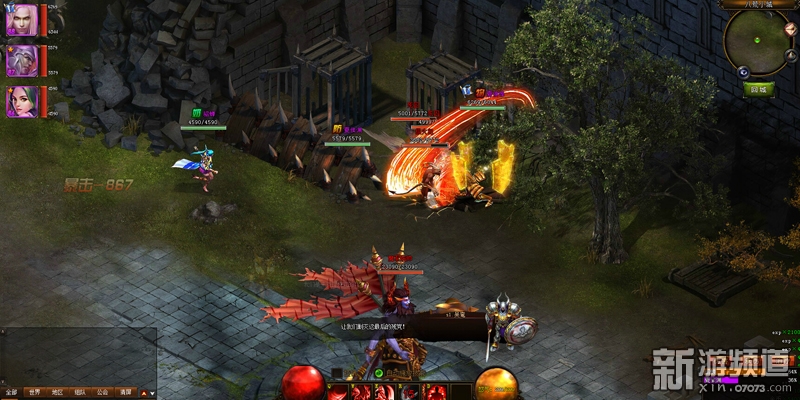Screen dimensions: 800x400
Task: Switch chat to the 公会 tab
Action: [x=104, y=393]
